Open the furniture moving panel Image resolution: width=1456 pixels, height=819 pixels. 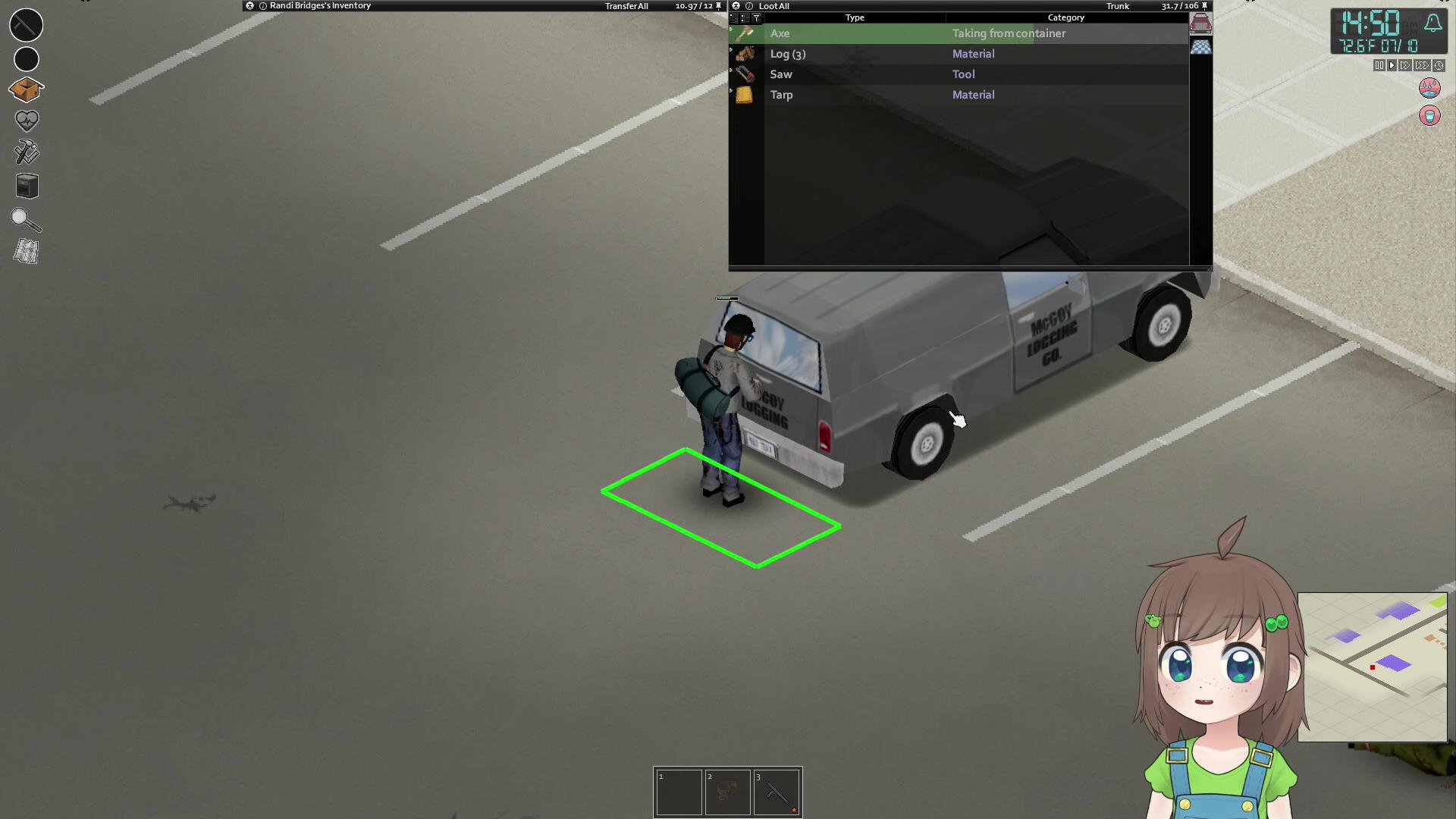[26, 186]
